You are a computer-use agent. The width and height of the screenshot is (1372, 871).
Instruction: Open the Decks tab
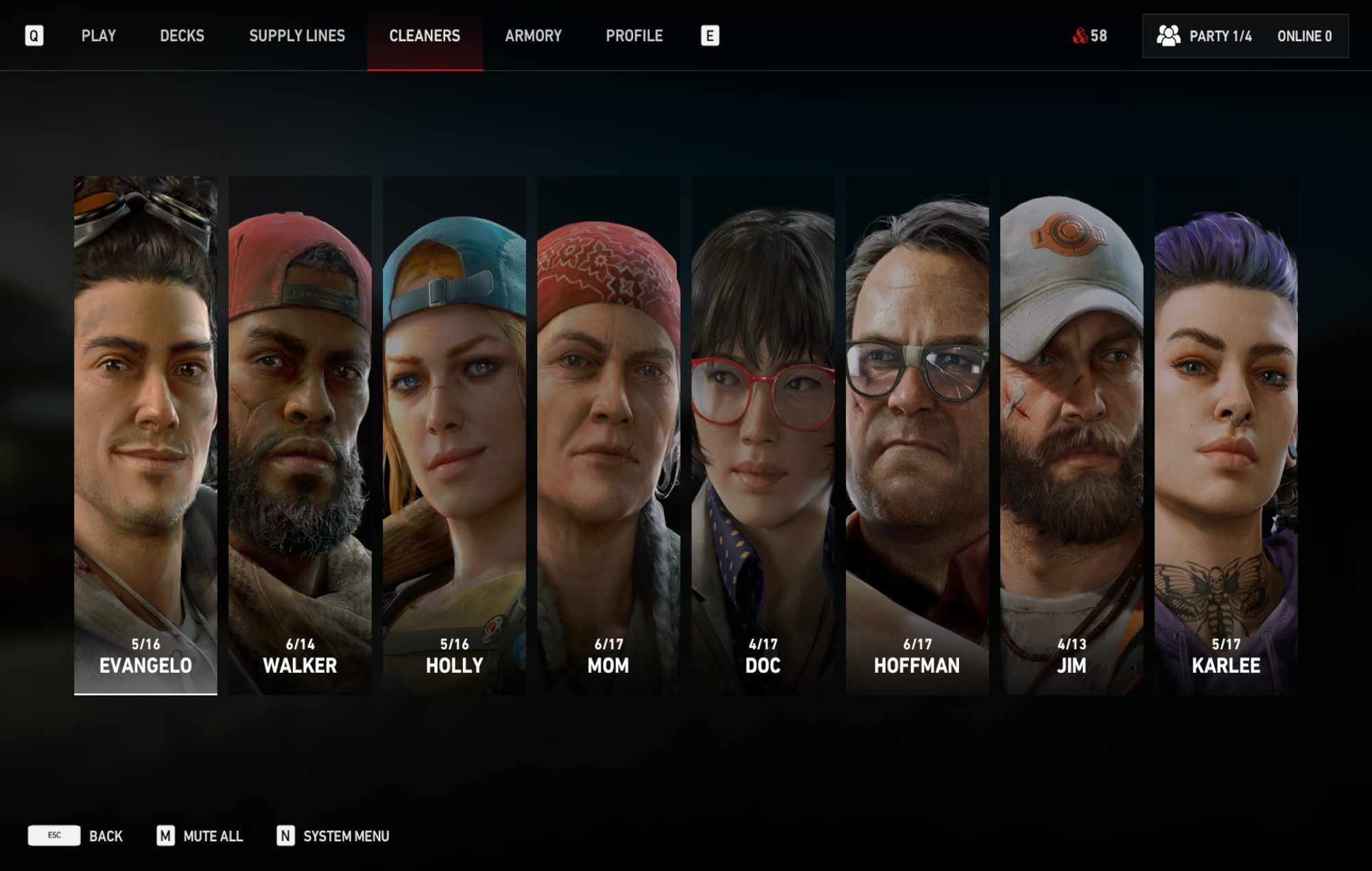pos(182,36)
